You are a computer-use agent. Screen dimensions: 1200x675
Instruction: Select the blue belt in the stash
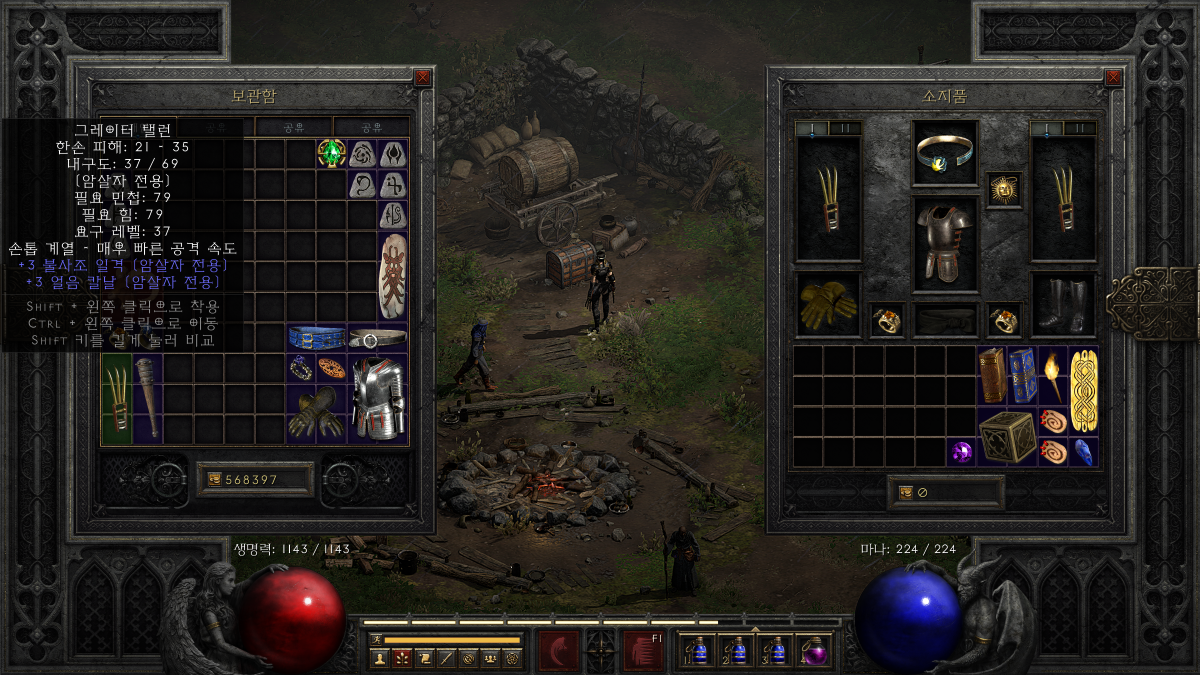click(316, 338)
